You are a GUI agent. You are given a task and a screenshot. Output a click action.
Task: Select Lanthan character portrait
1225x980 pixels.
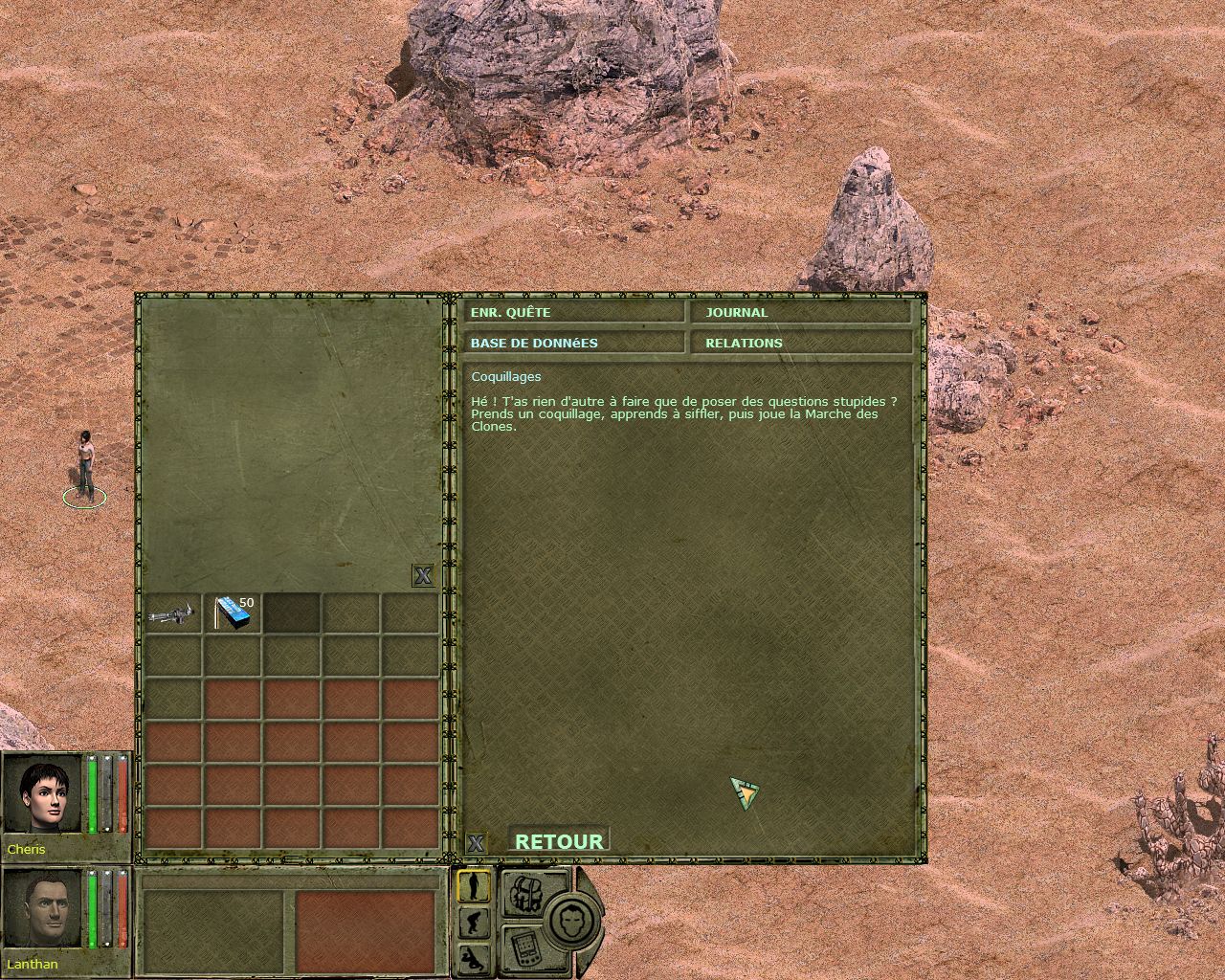43,909
